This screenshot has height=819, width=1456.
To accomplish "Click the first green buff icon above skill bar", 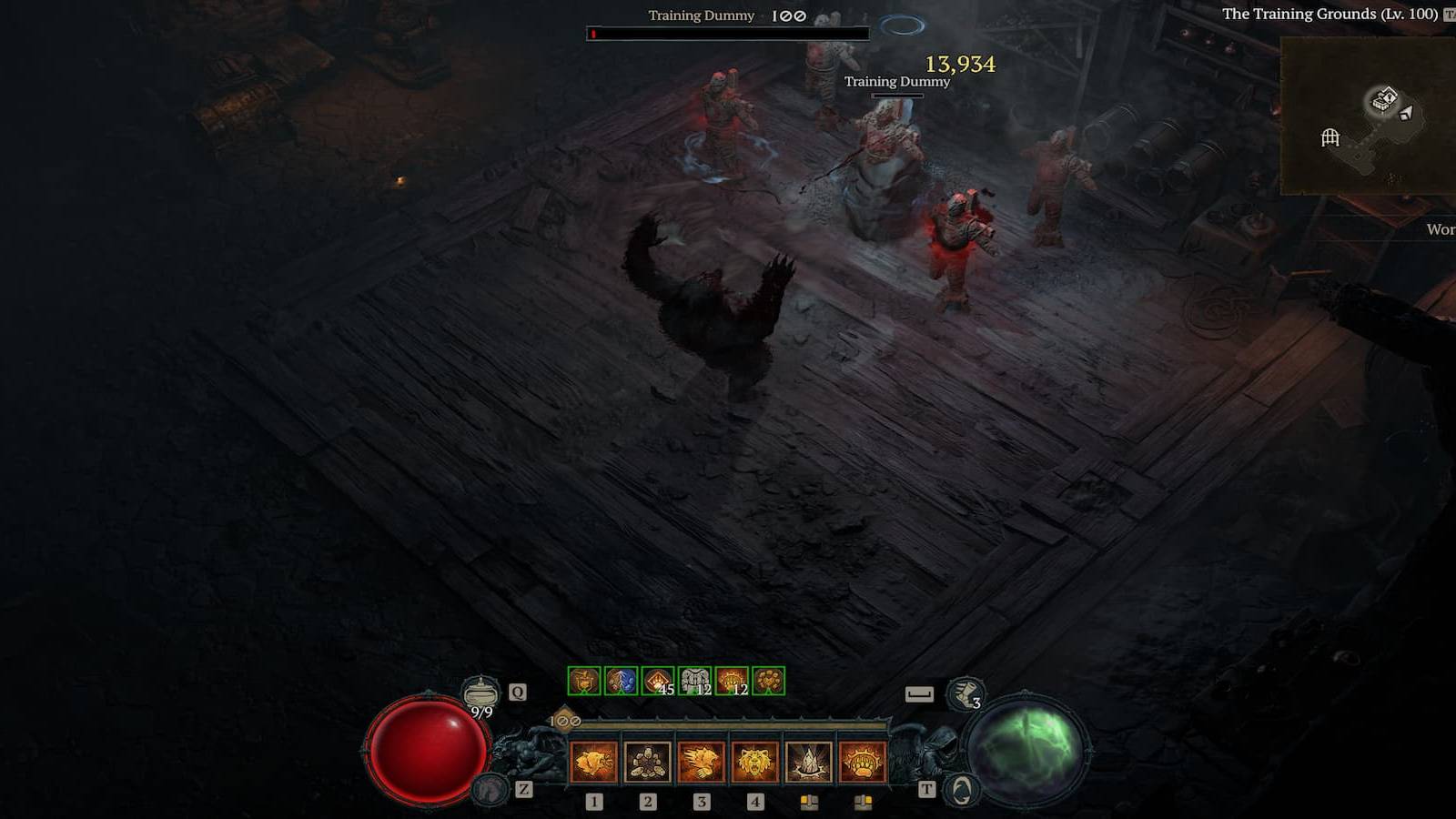I will coord(584,681).
